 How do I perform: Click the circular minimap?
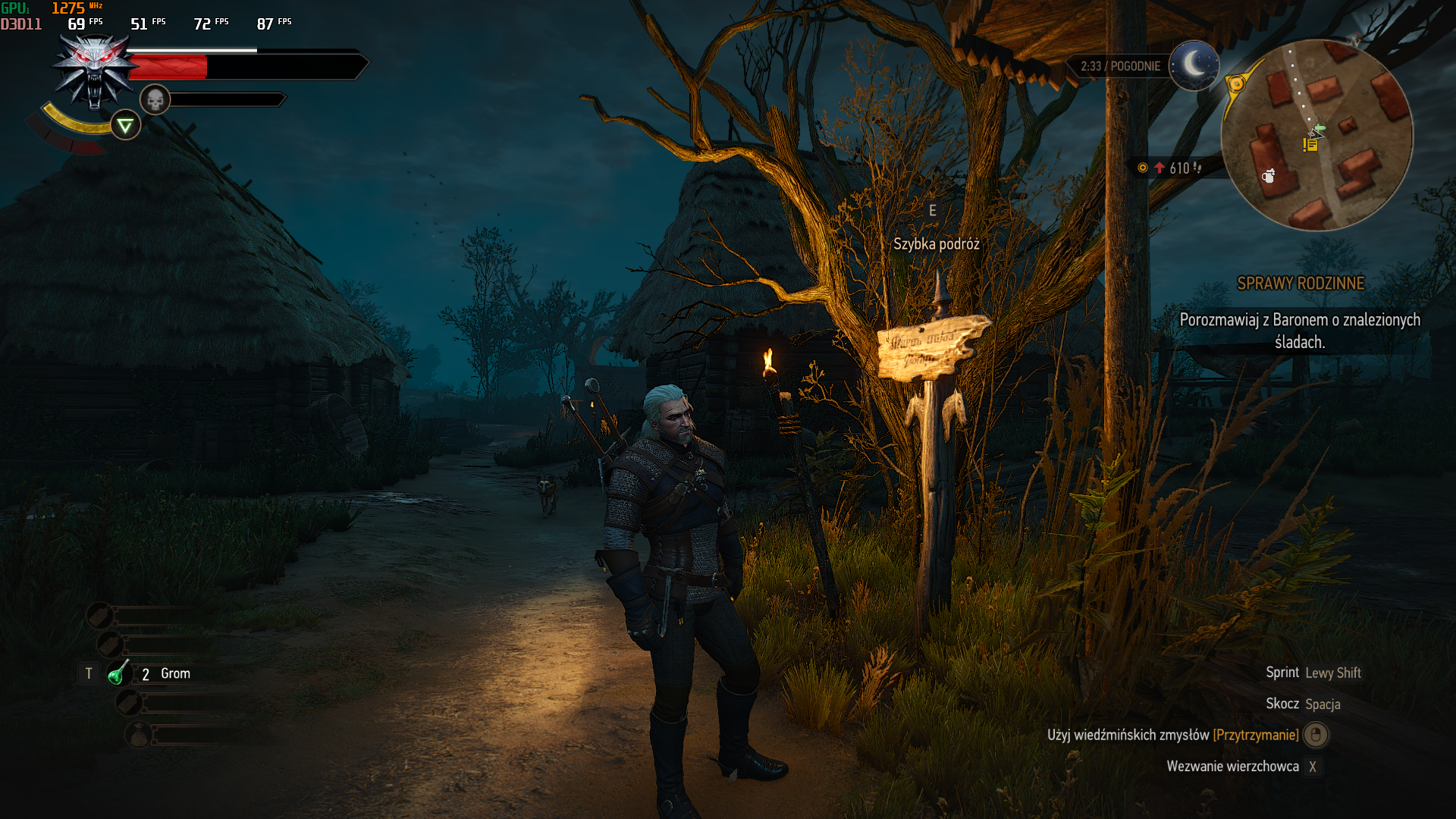[1317, 135]
